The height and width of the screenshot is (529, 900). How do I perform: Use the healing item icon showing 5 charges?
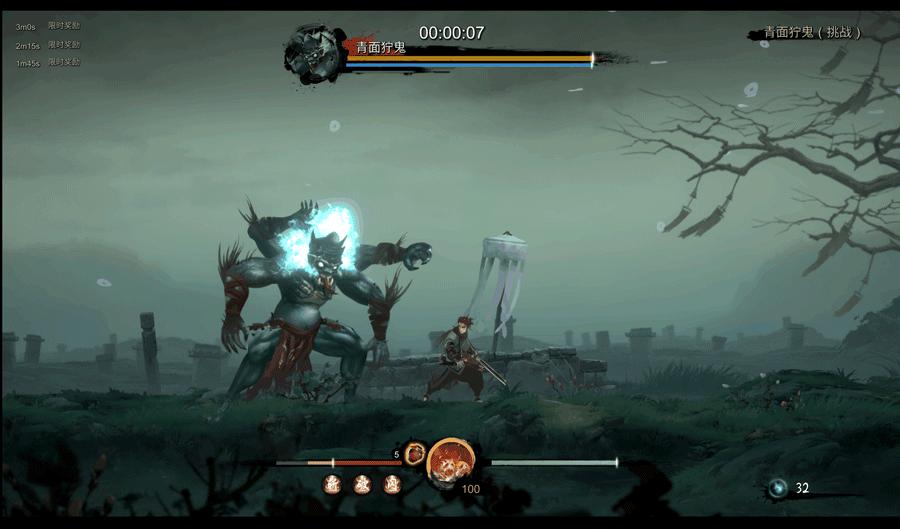(415, 453)
